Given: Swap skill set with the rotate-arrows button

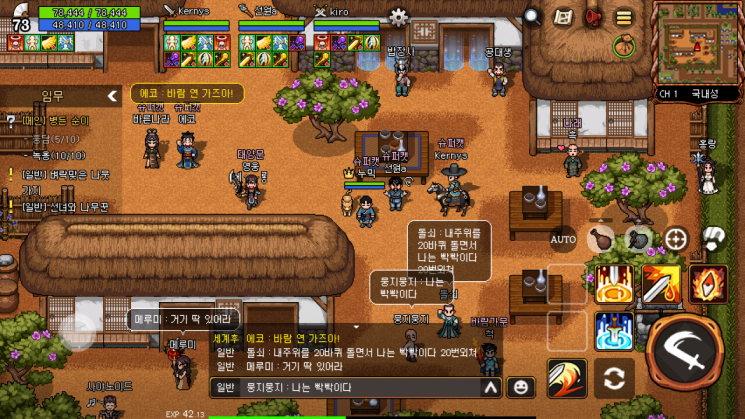Looking at the screenshot, I should coord(614,379).
